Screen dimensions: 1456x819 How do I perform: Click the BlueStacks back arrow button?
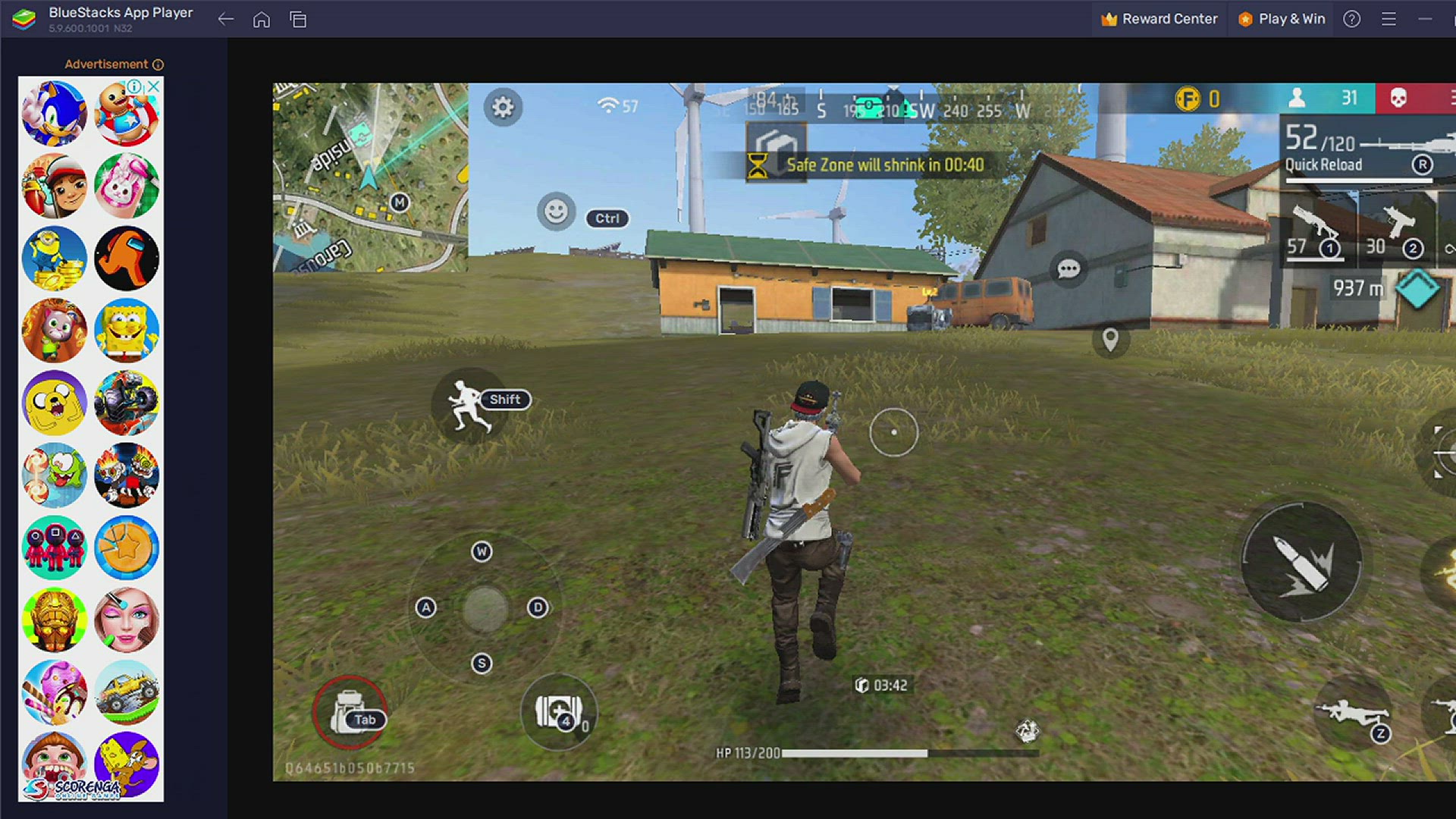225,19
